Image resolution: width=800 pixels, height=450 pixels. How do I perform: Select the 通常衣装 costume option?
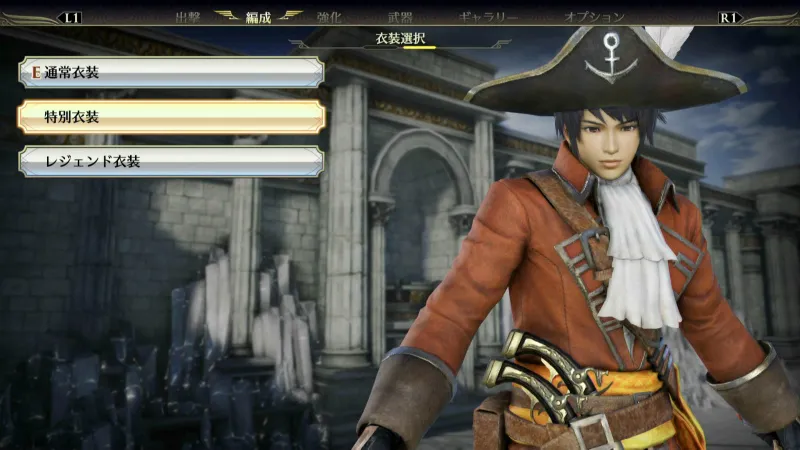click(x=170, y=72)
